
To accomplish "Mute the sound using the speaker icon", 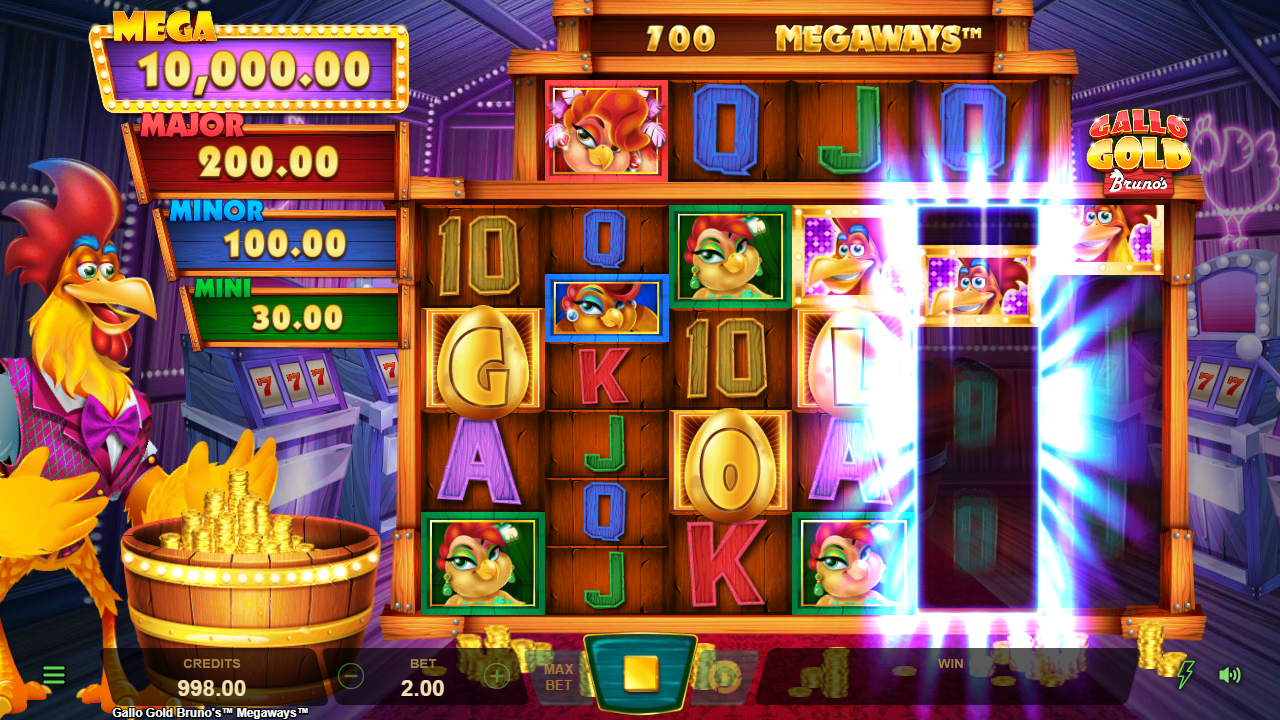I will coord(1229,675).
